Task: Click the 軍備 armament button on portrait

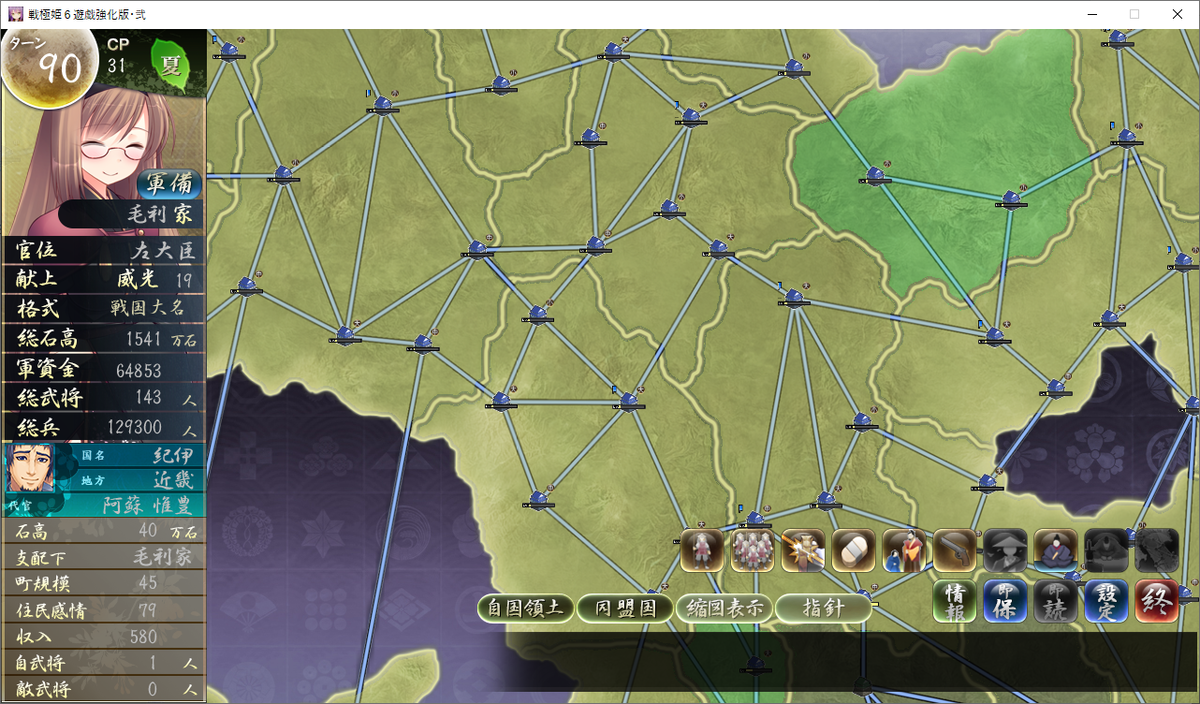Action: pyautogui.click(x=170, y=184)
